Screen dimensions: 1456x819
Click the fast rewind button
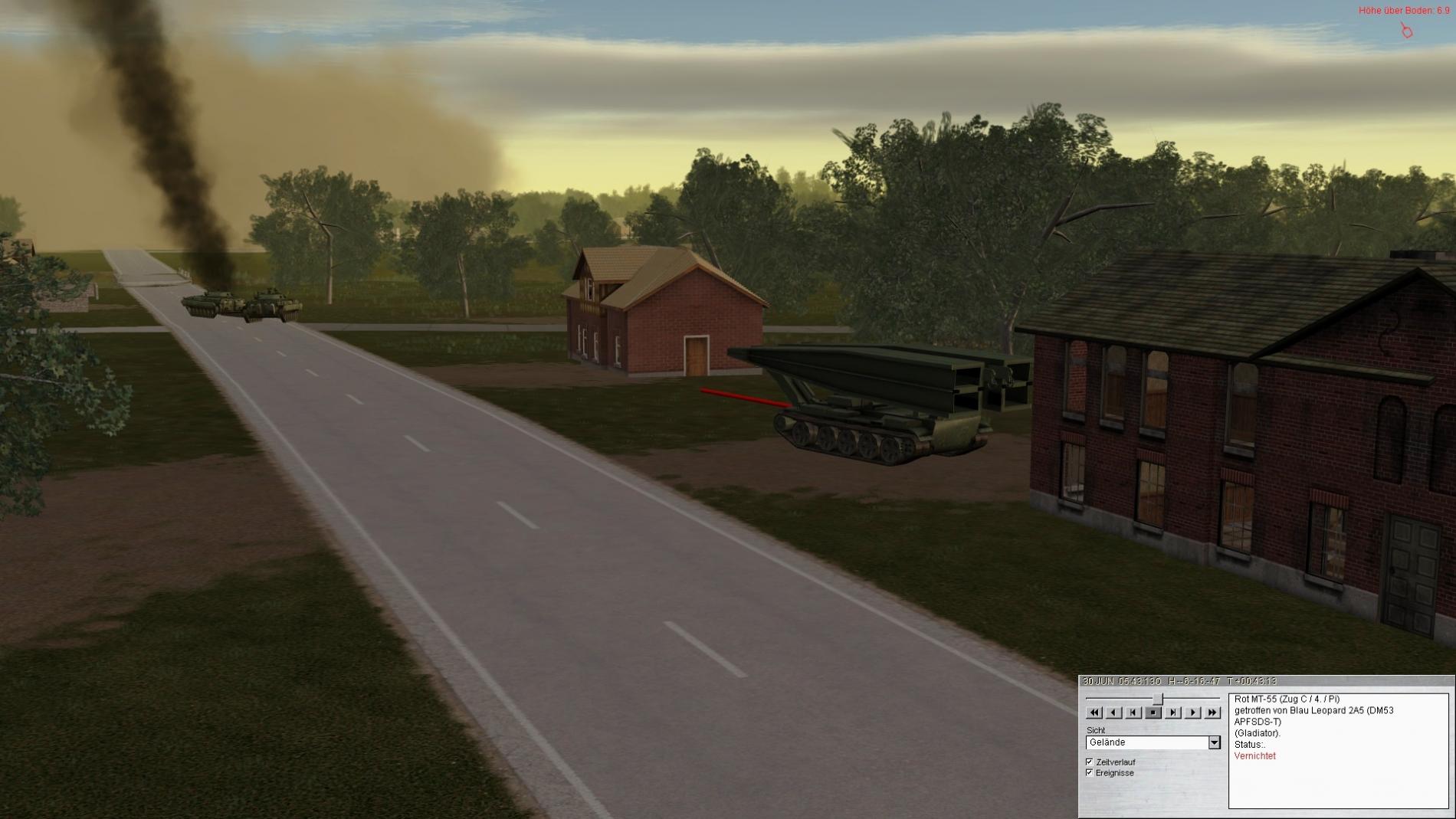(1094, 713)
